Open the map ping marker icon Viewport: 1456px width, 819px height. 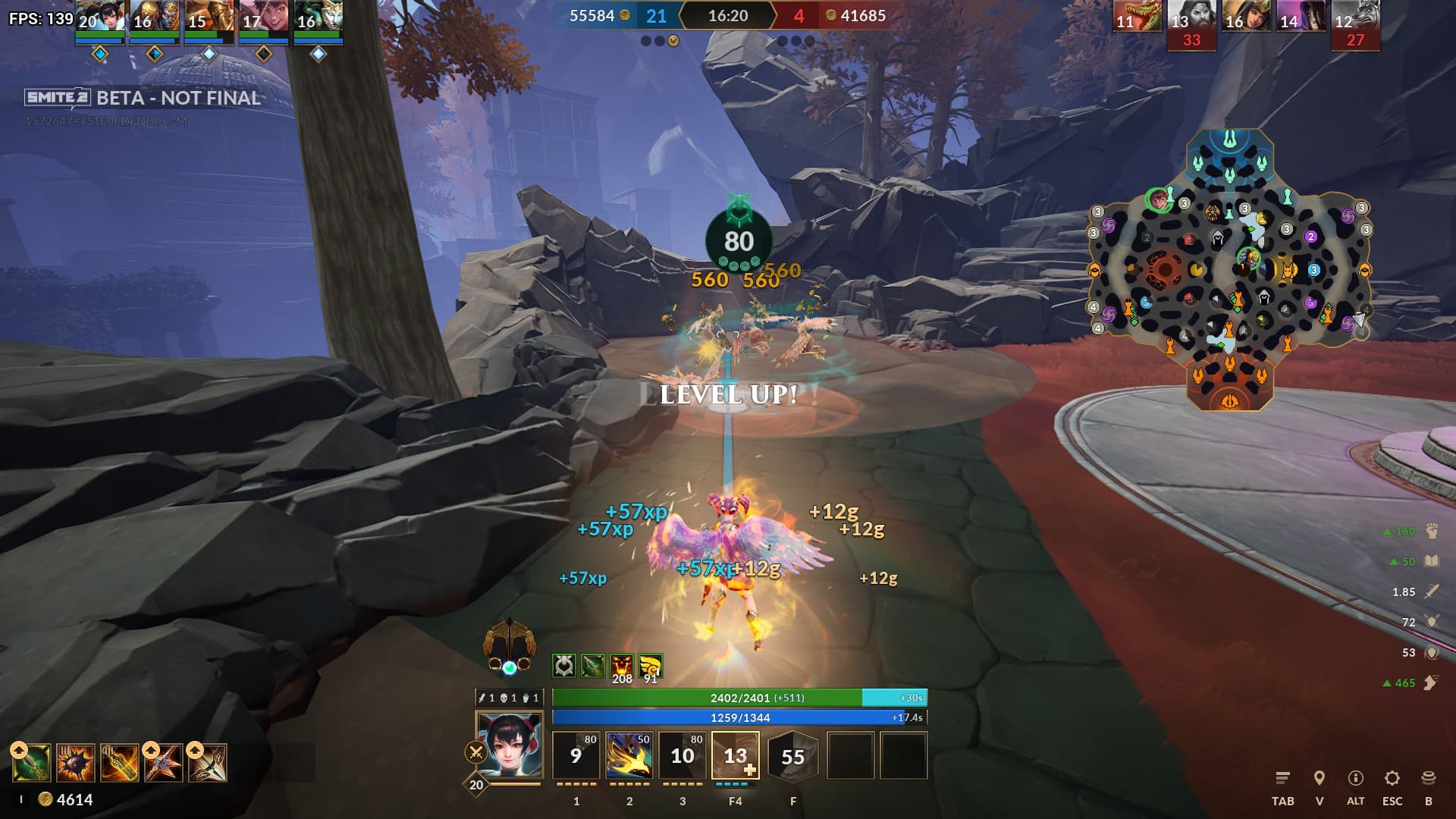[1319, 778]
